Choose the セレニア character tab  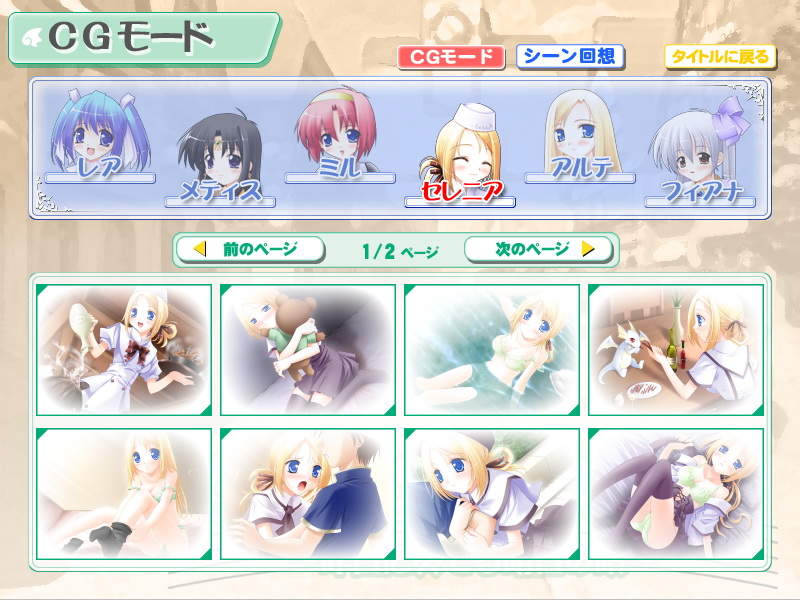pyautogui.click(x=460, y=160)
